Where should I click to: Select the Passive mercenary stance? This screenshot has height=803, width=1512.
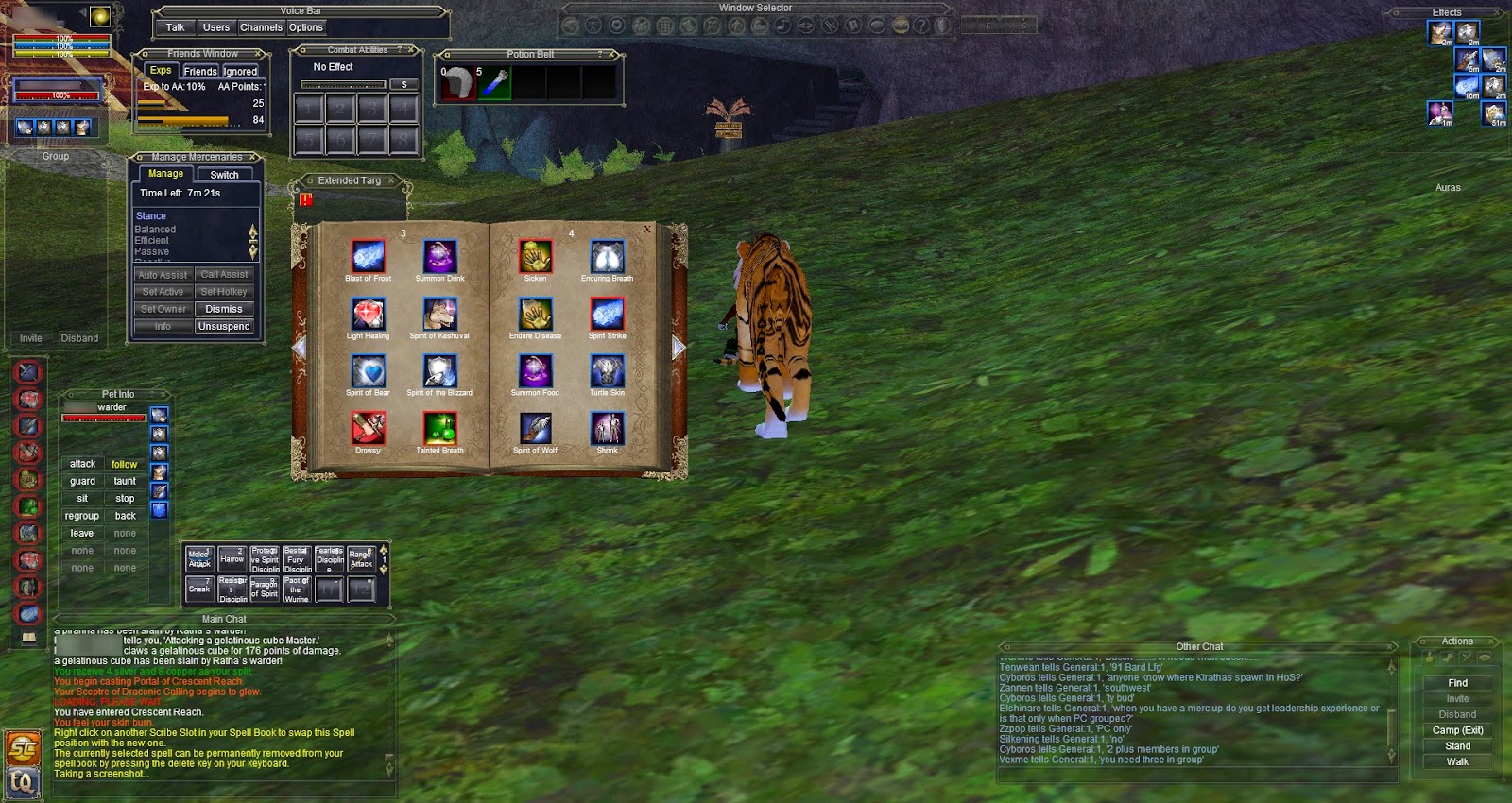(154, 251)
